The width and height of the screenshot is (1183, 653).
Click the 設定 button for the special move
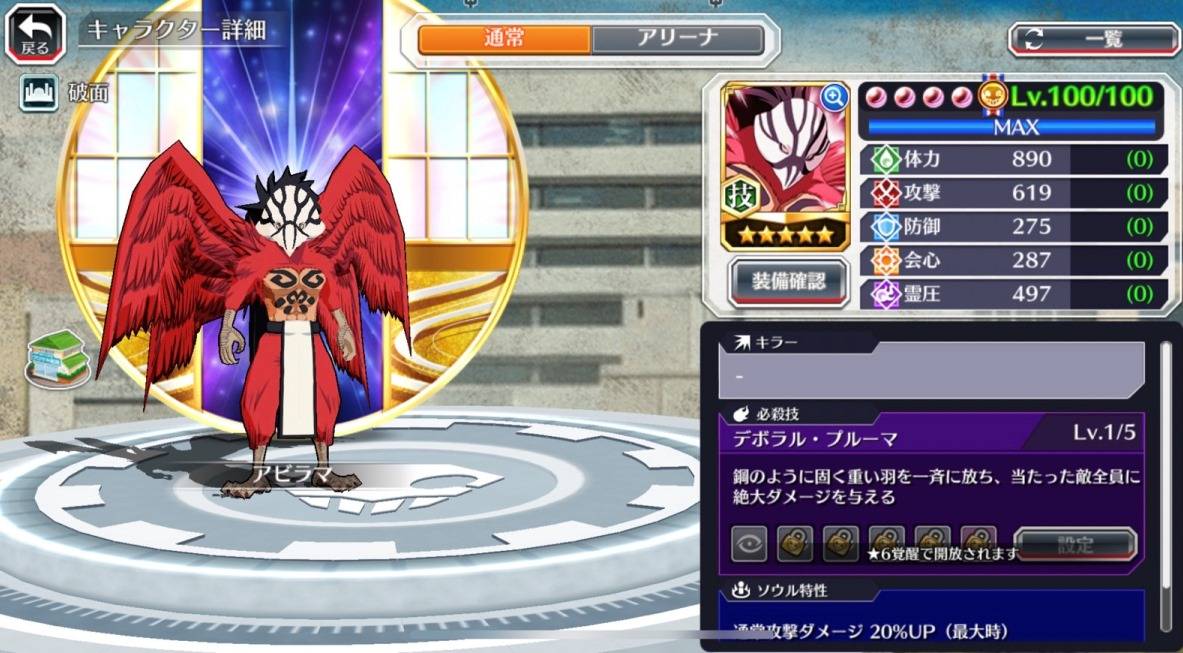point(1075,545)
